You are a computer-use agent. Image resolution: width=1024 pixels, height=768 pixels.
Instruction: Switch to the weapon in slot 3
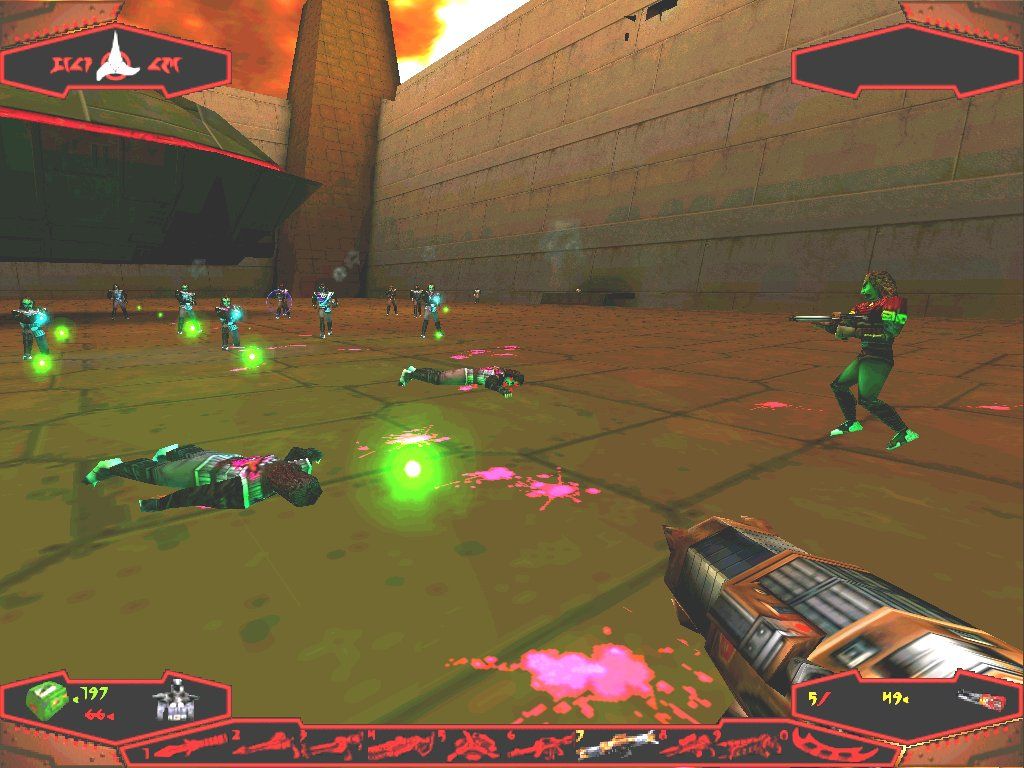coord(336,747)
